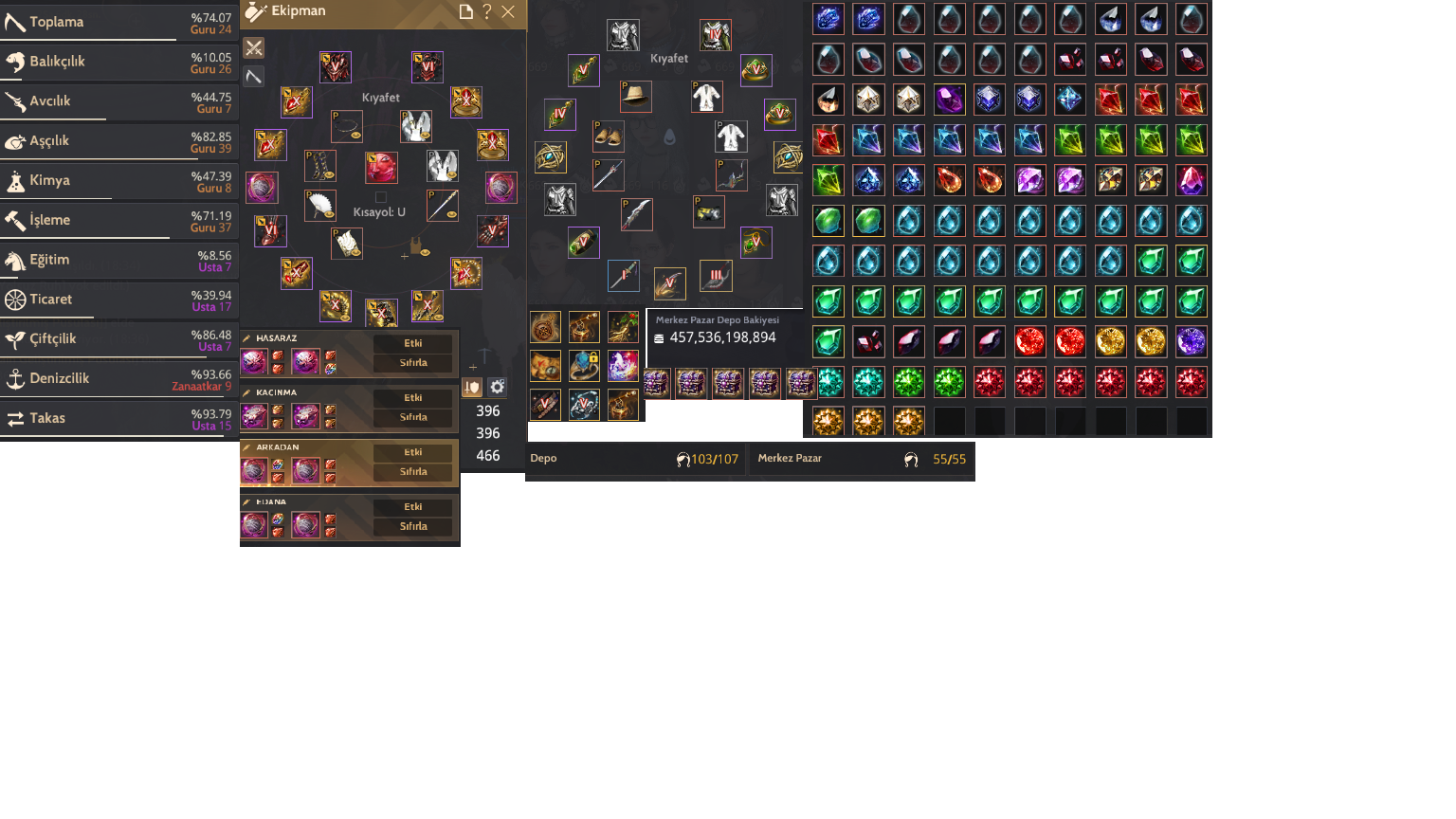Toggle to the sickle life-tool view in Ekipman
The image size is (1456, 819).
pos(253,76)
